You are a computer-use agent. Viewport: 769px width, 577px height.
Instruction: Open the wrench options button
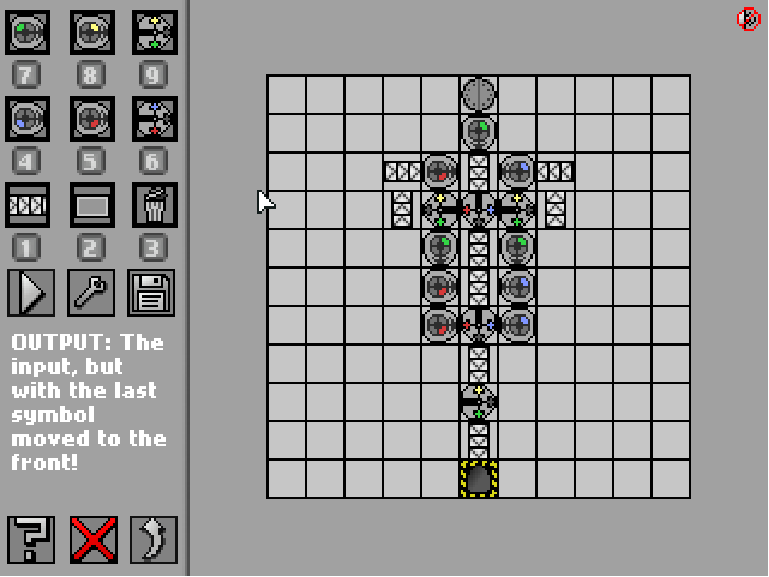click(x=91, y=292)
